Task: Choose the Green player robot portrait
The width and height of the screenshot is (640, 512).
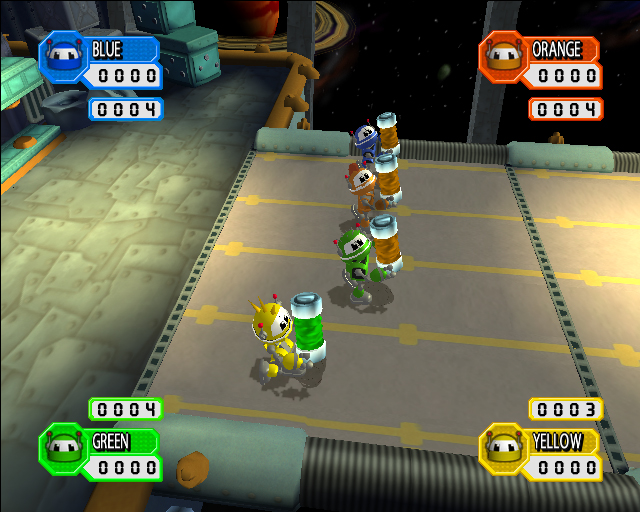Action: (x=61, y=446)
